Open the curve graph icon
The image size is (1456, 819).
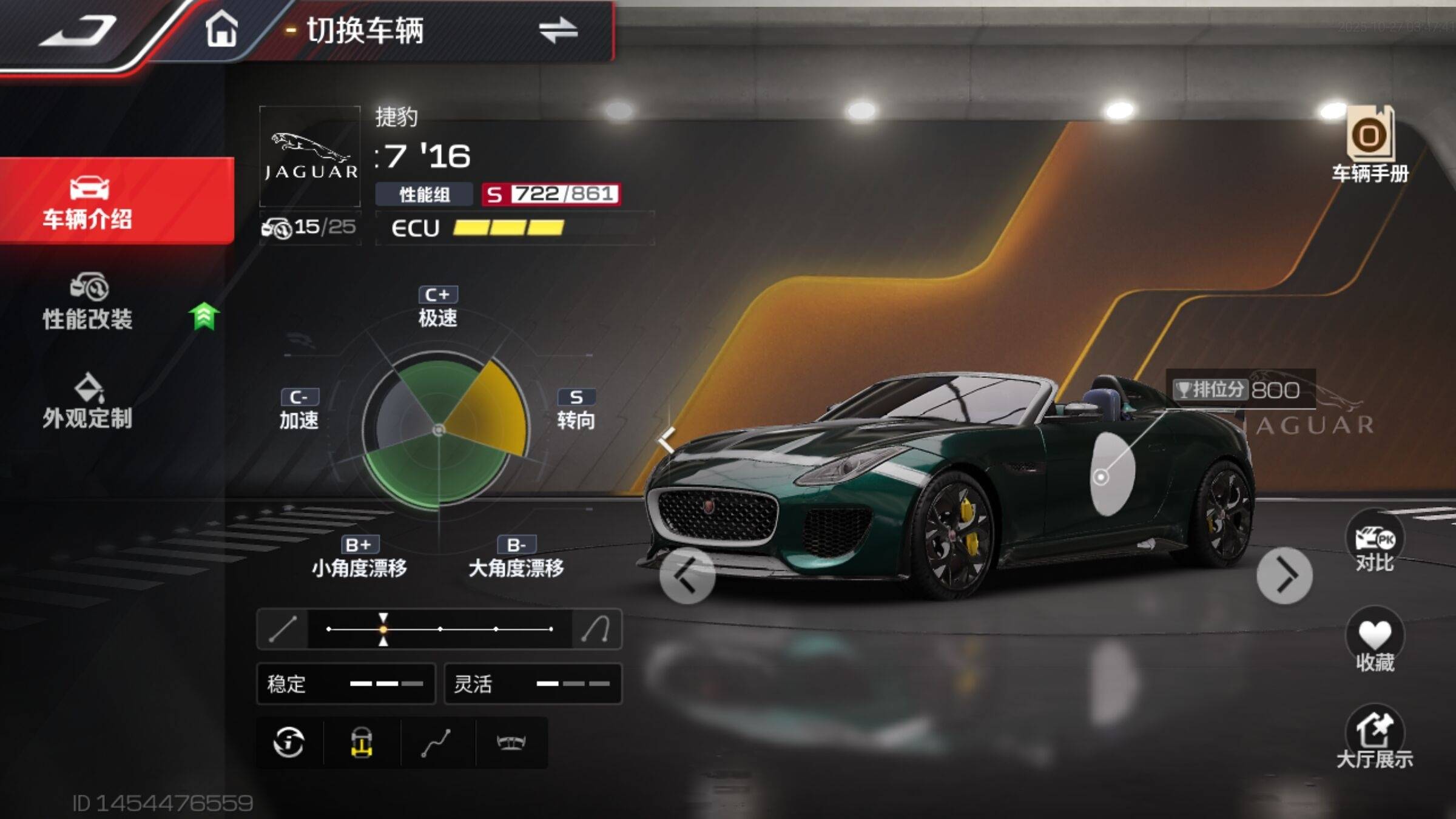(x=436, y=743)
